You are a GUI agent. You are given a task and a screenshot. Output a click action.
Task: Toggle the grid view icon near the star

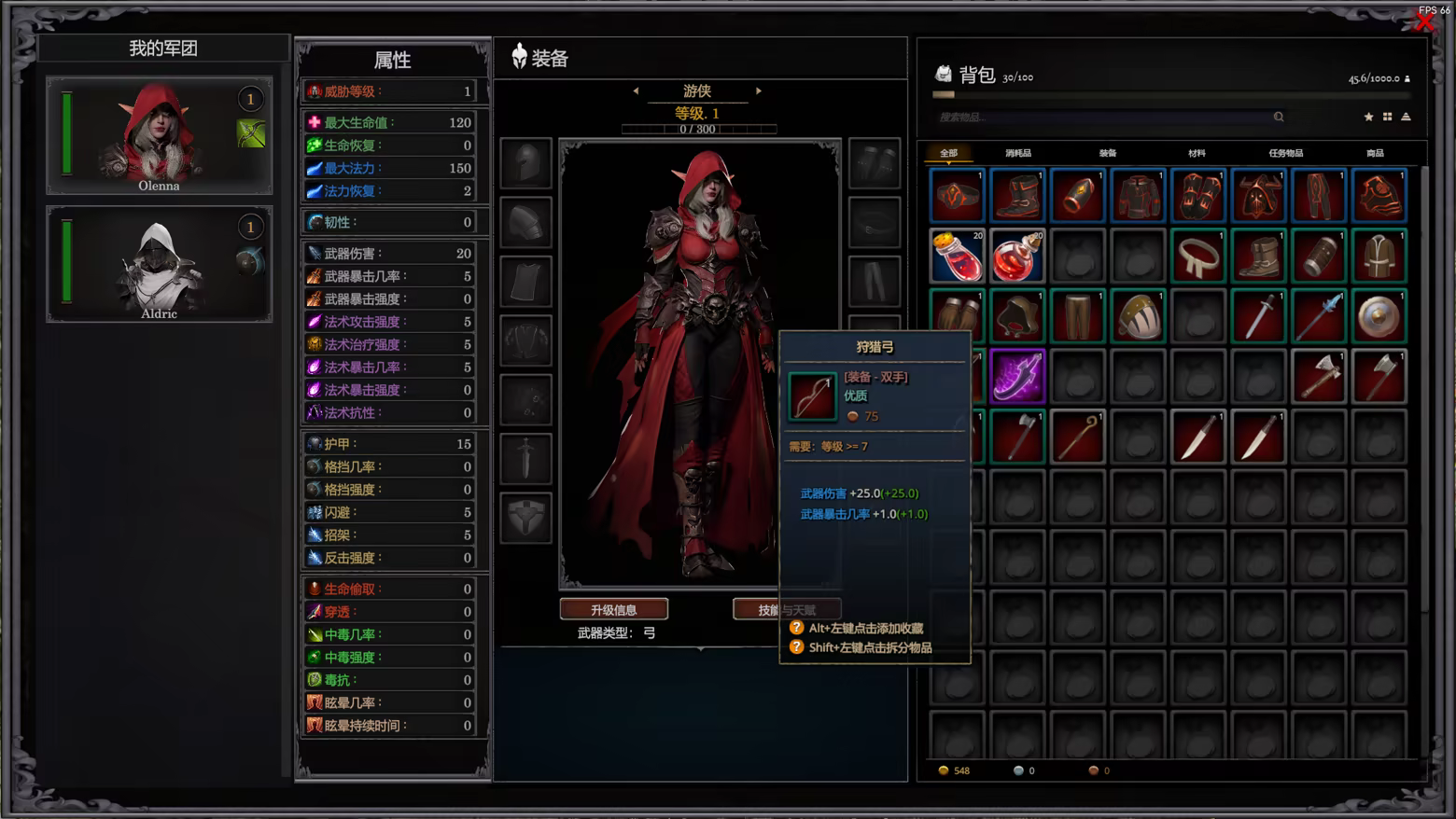click(x=1387, y=117)
